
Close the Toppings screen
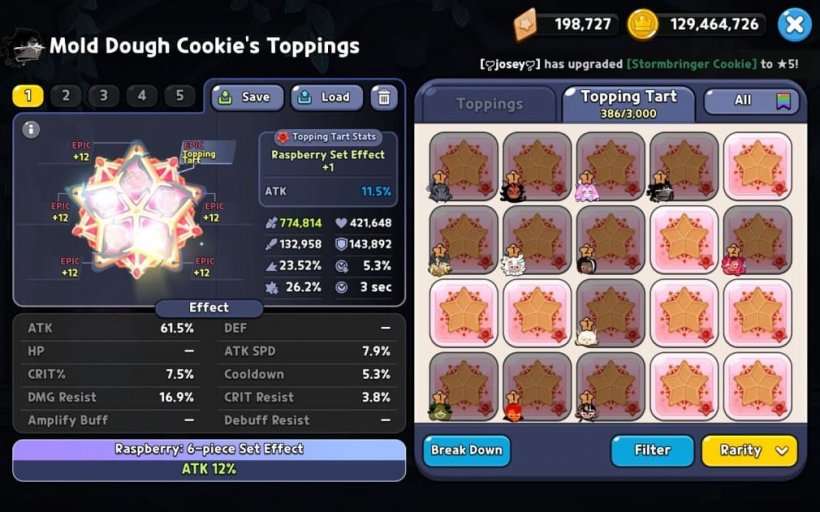(794, 24)
